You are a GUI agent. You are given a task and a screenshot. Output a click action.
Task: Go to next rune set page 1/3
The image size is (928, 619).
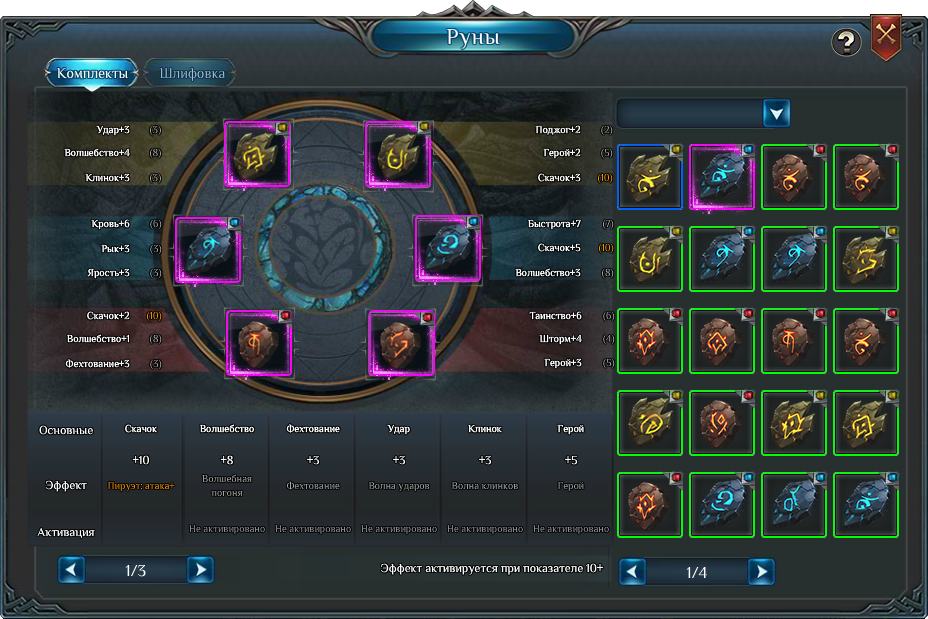pos(200,570)
